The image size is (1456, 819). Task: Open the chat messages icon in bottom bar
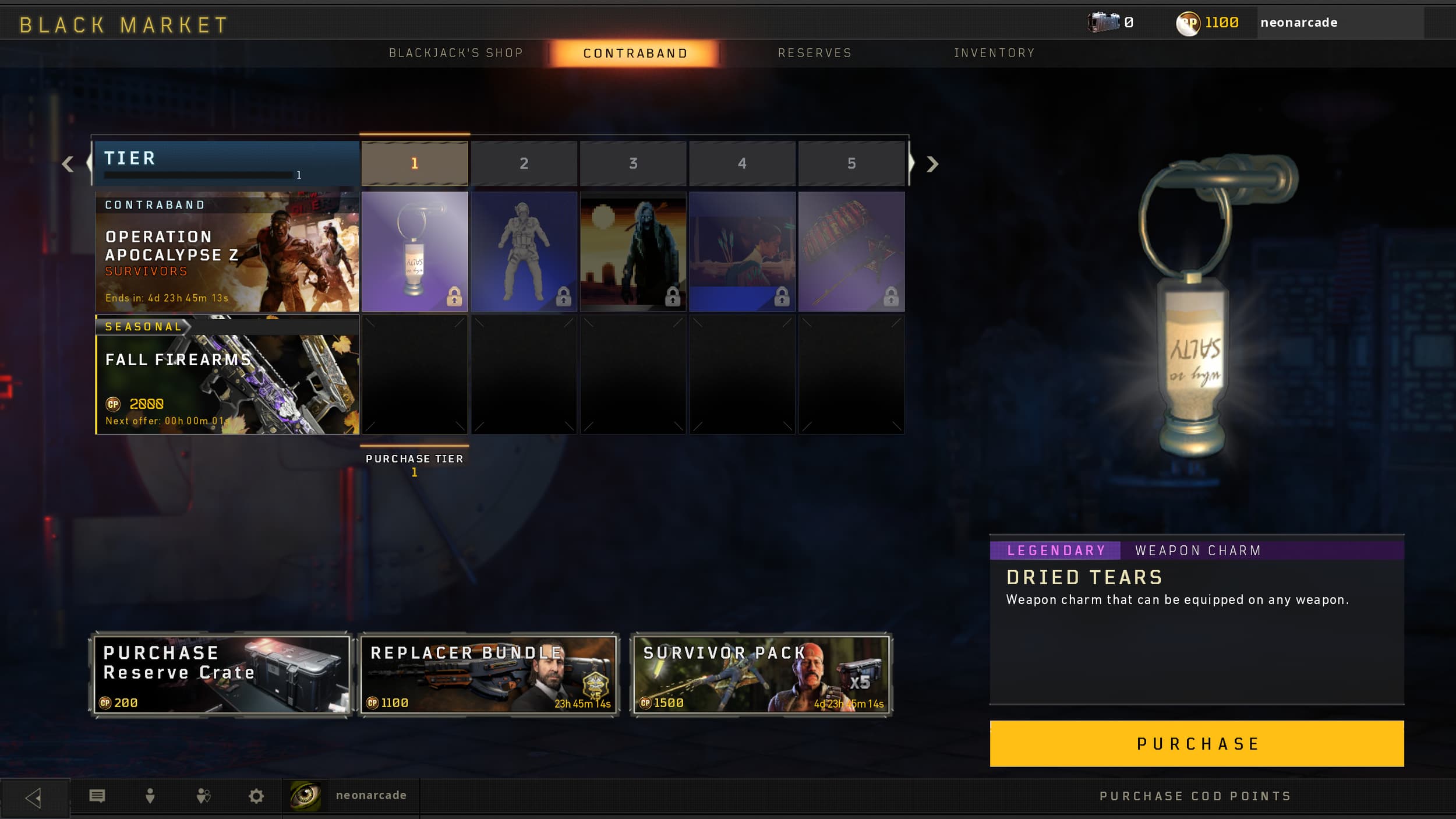98,795
